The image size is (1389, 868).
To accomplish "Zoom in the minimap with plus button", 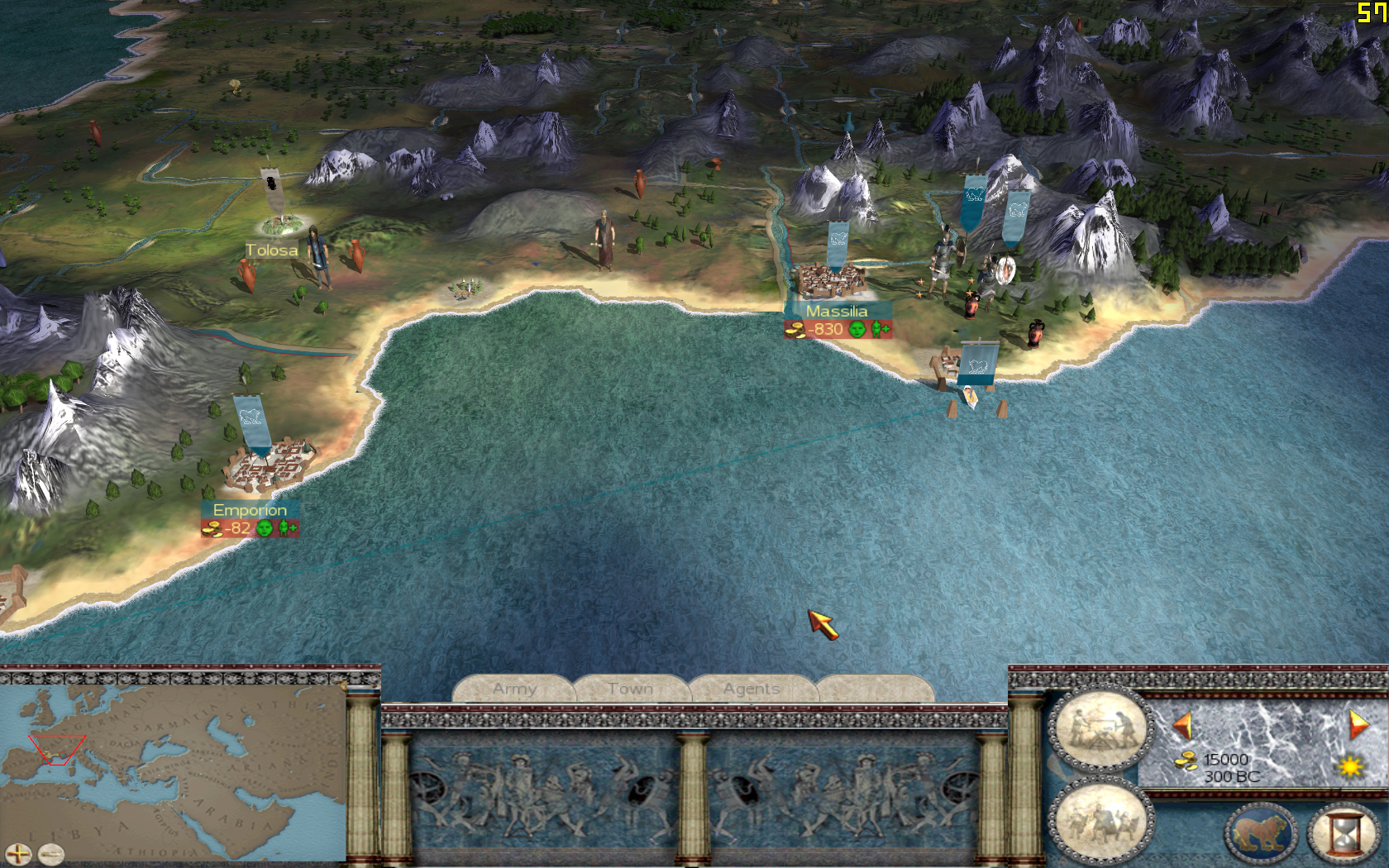I will click(17, 854).
